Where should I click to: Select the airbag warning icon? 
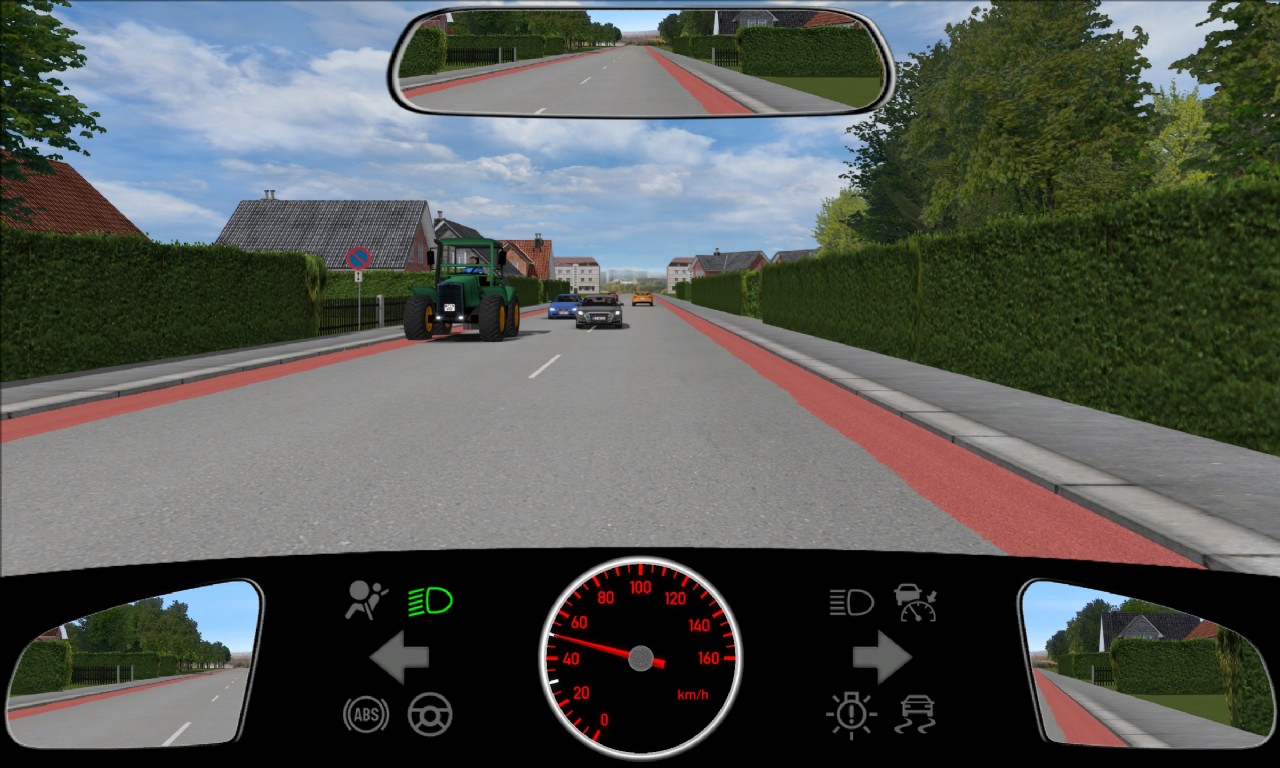366,600
